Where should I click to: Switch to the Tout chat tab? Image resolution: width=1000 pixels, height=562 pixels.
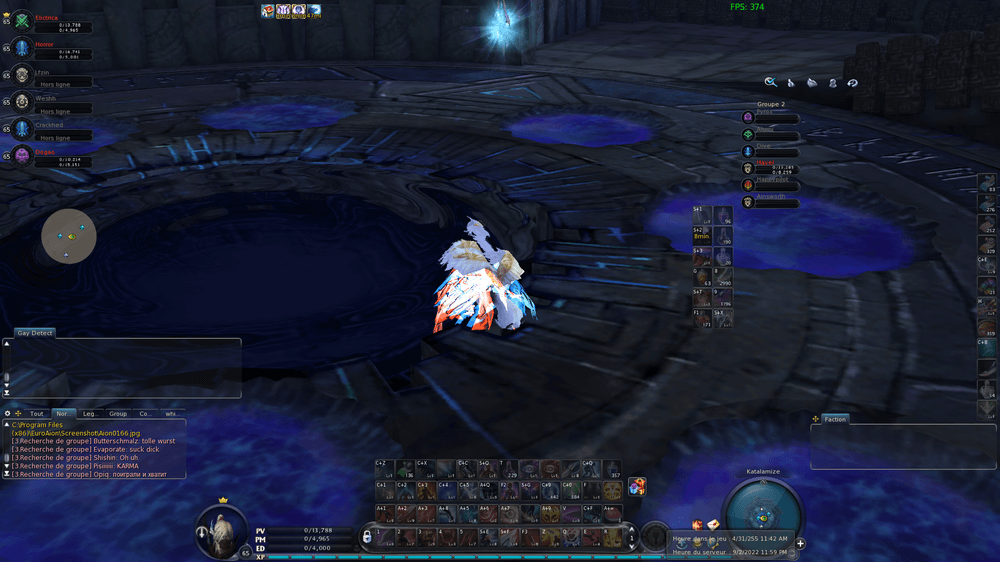pyautogui.click(x=36, y=413)
